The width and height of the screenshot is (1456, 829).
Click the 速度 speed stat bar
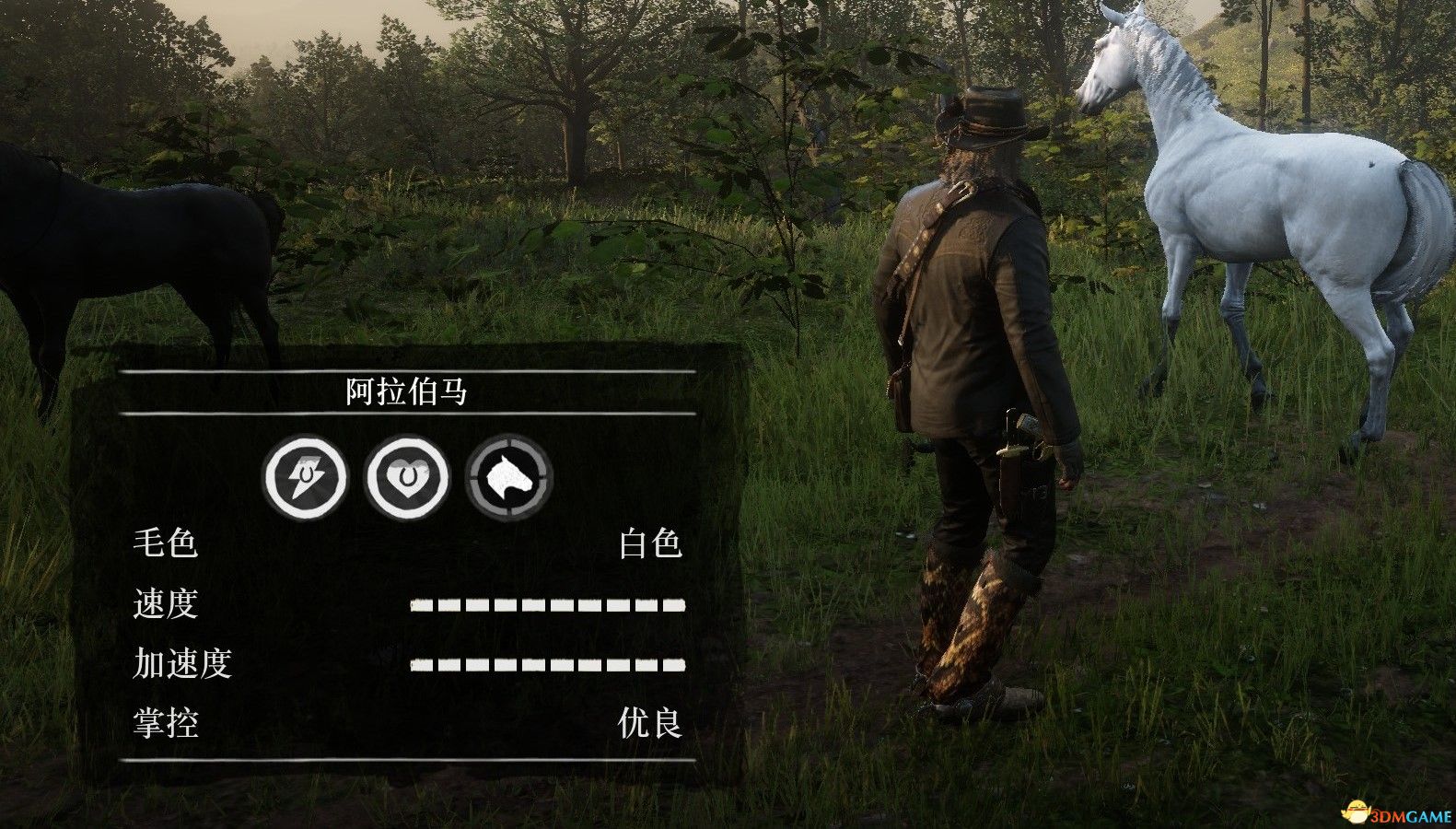pyautogui.click(x=549, y=605)
